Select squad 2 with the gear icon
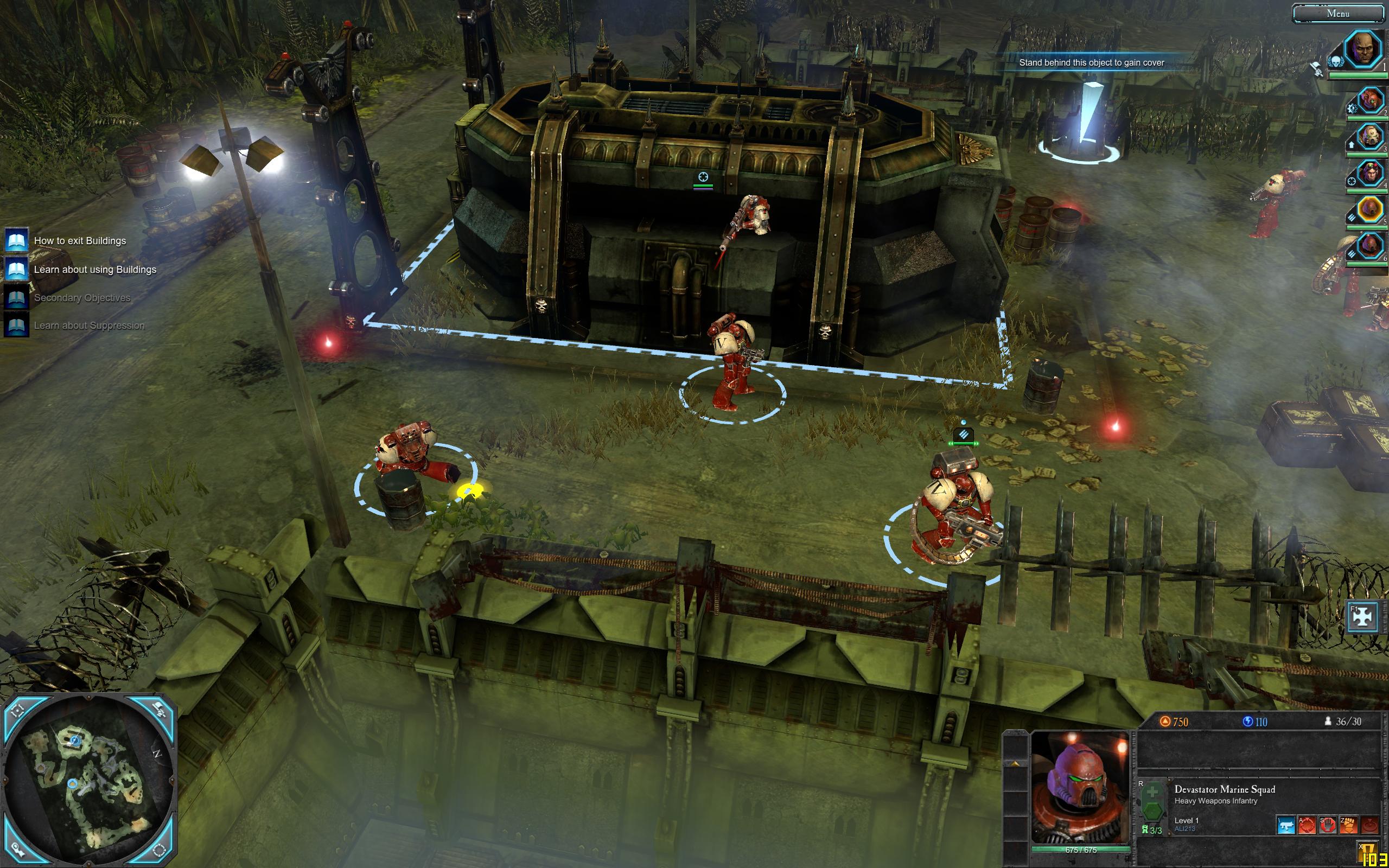Viewport: 1389px width, 868px height. coord(1369,101)
